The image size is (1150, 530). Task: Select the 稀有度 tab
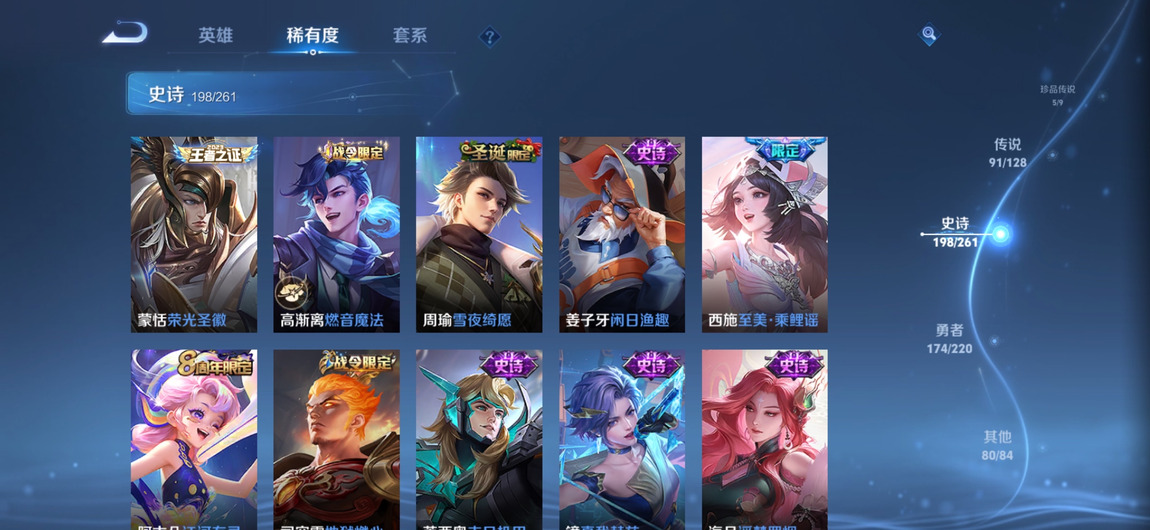click(312, 35)
